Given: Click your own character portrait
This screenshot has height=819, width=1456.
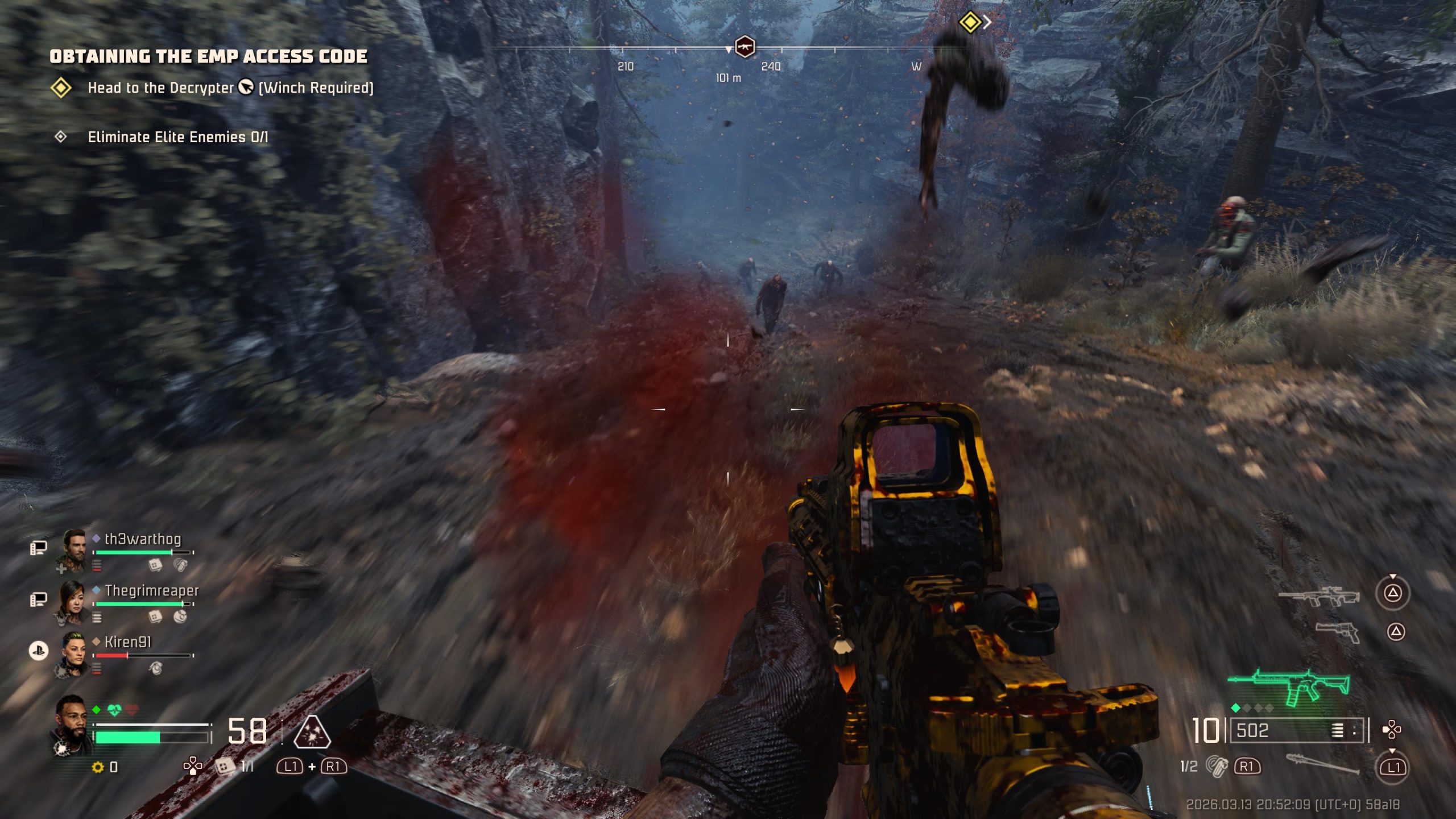Looking at the screenshot, I should click(x=72, y=720).
